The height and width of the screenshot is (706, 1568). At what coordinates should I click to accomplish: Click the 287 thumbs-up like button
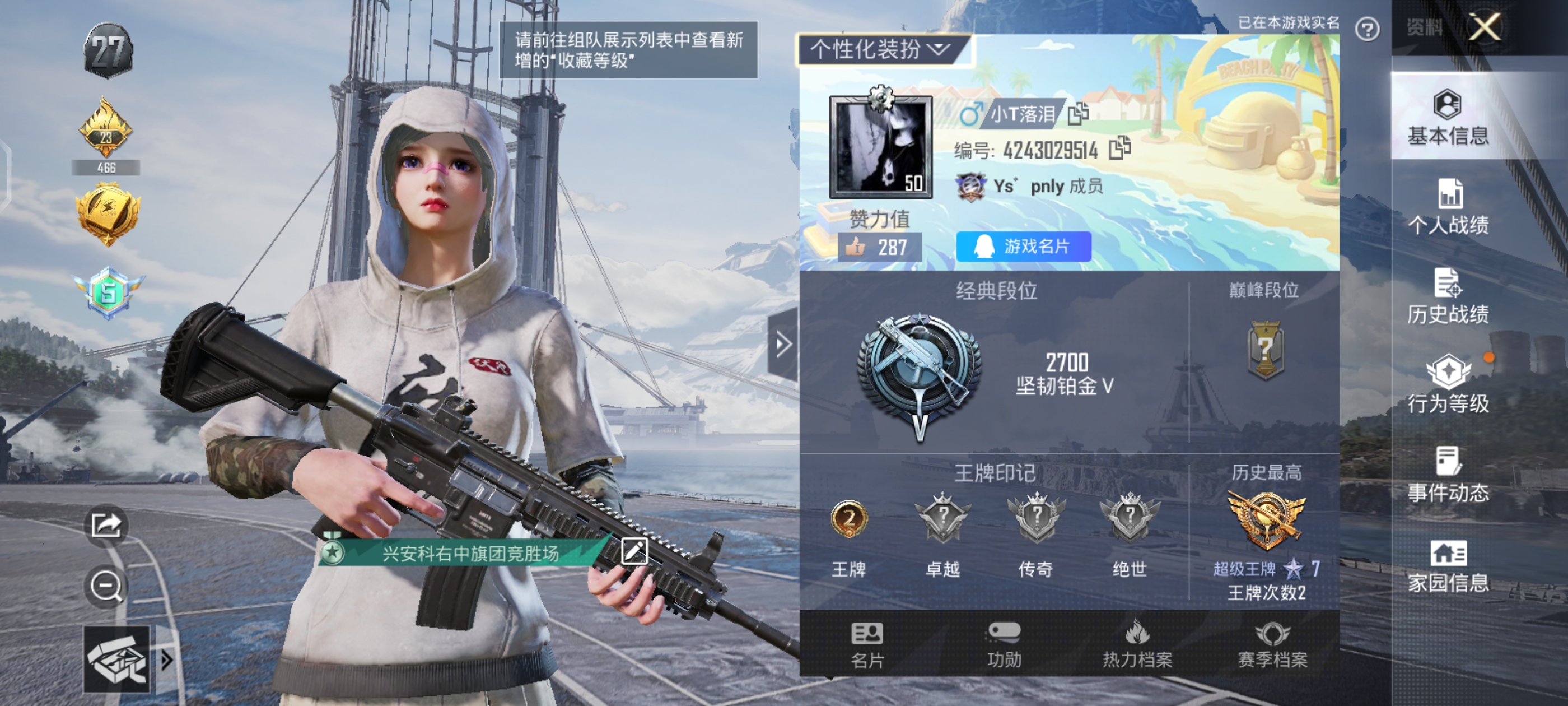(880, 247)
